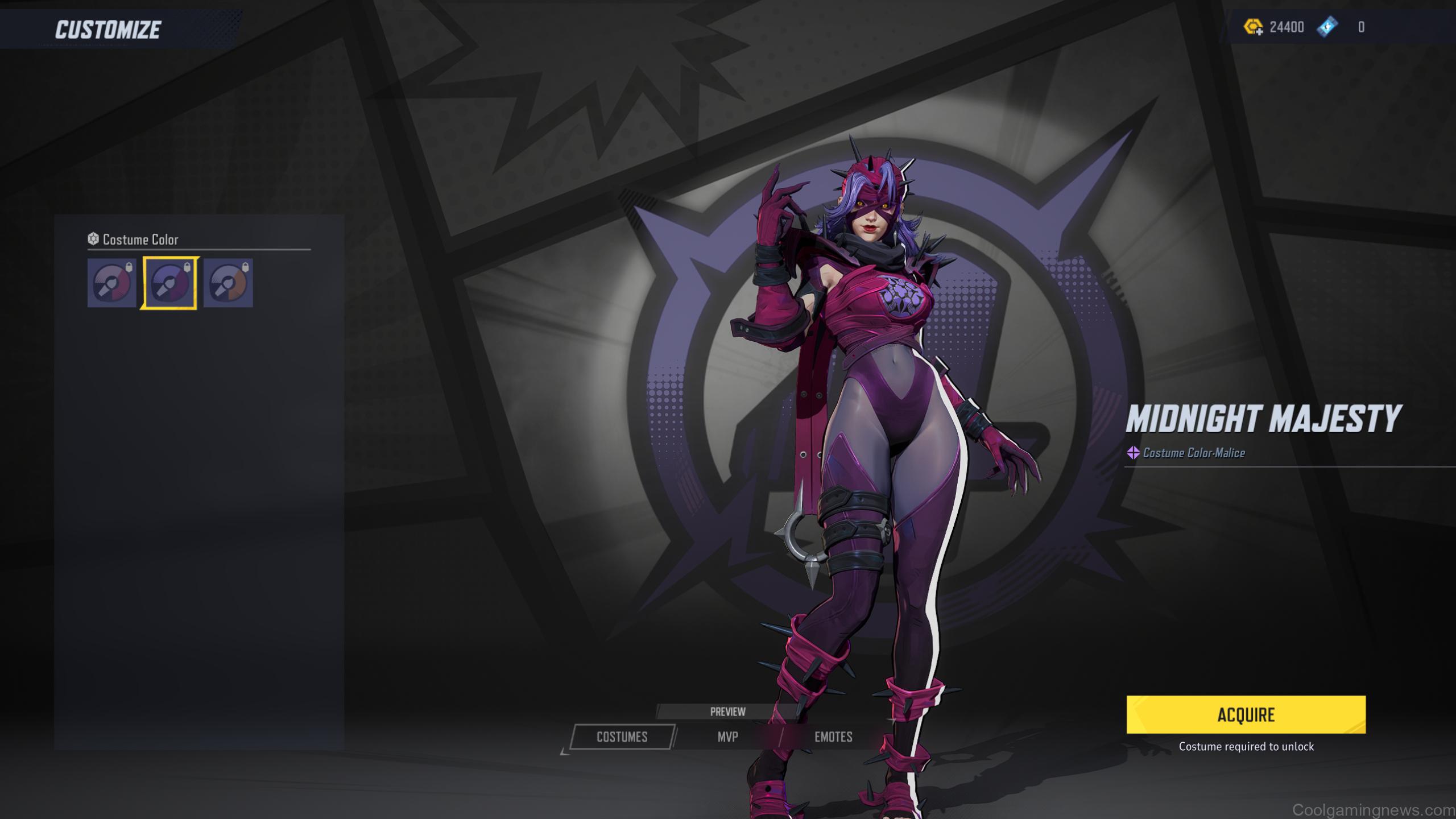Viewport: 1456px width, 819px height.
Task: Click the yellow Acquire button
Action: [x=1246, y=714]
